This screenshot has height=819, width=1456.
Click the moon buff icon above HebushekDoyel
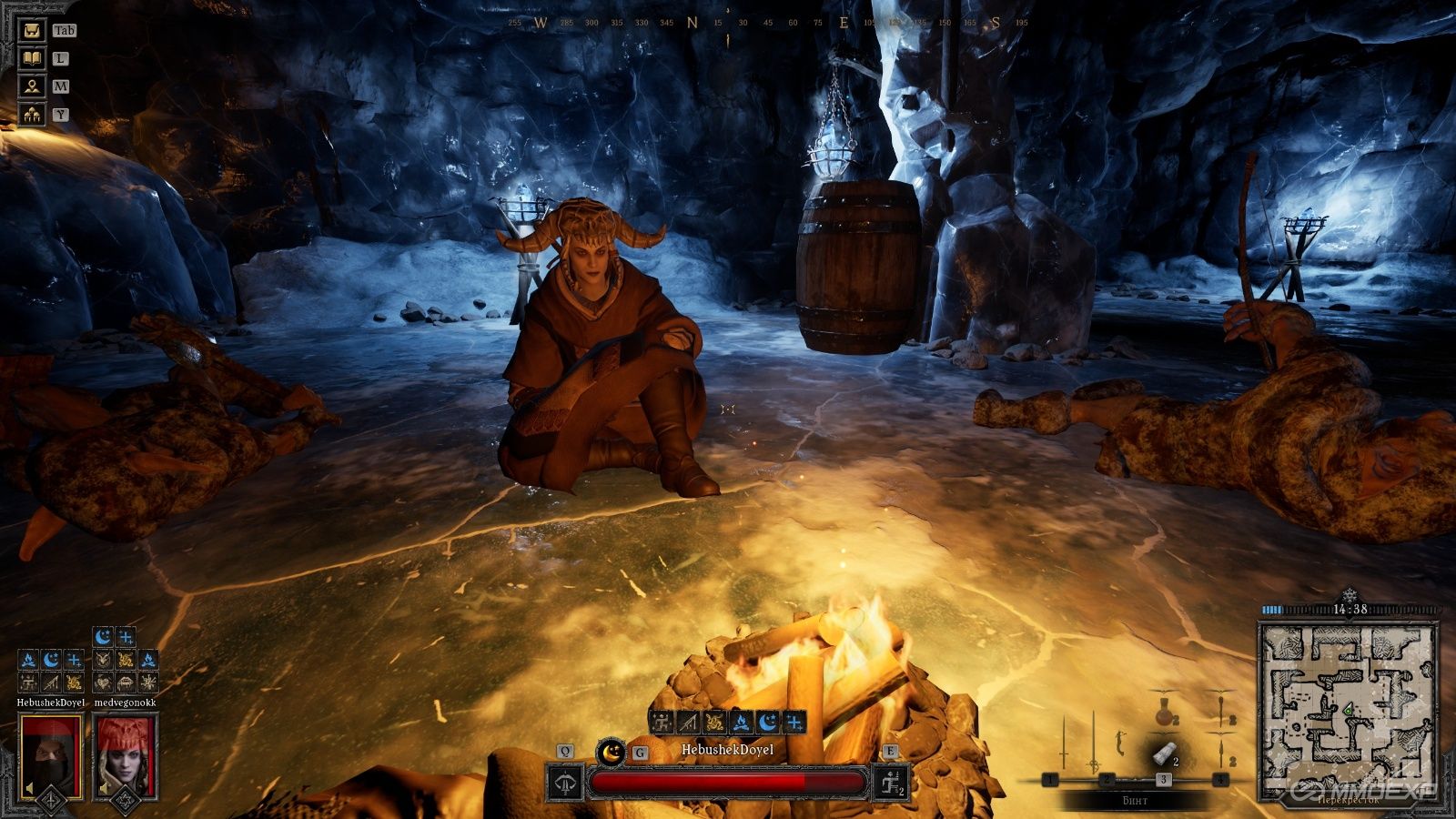click(x=49, y=661)
